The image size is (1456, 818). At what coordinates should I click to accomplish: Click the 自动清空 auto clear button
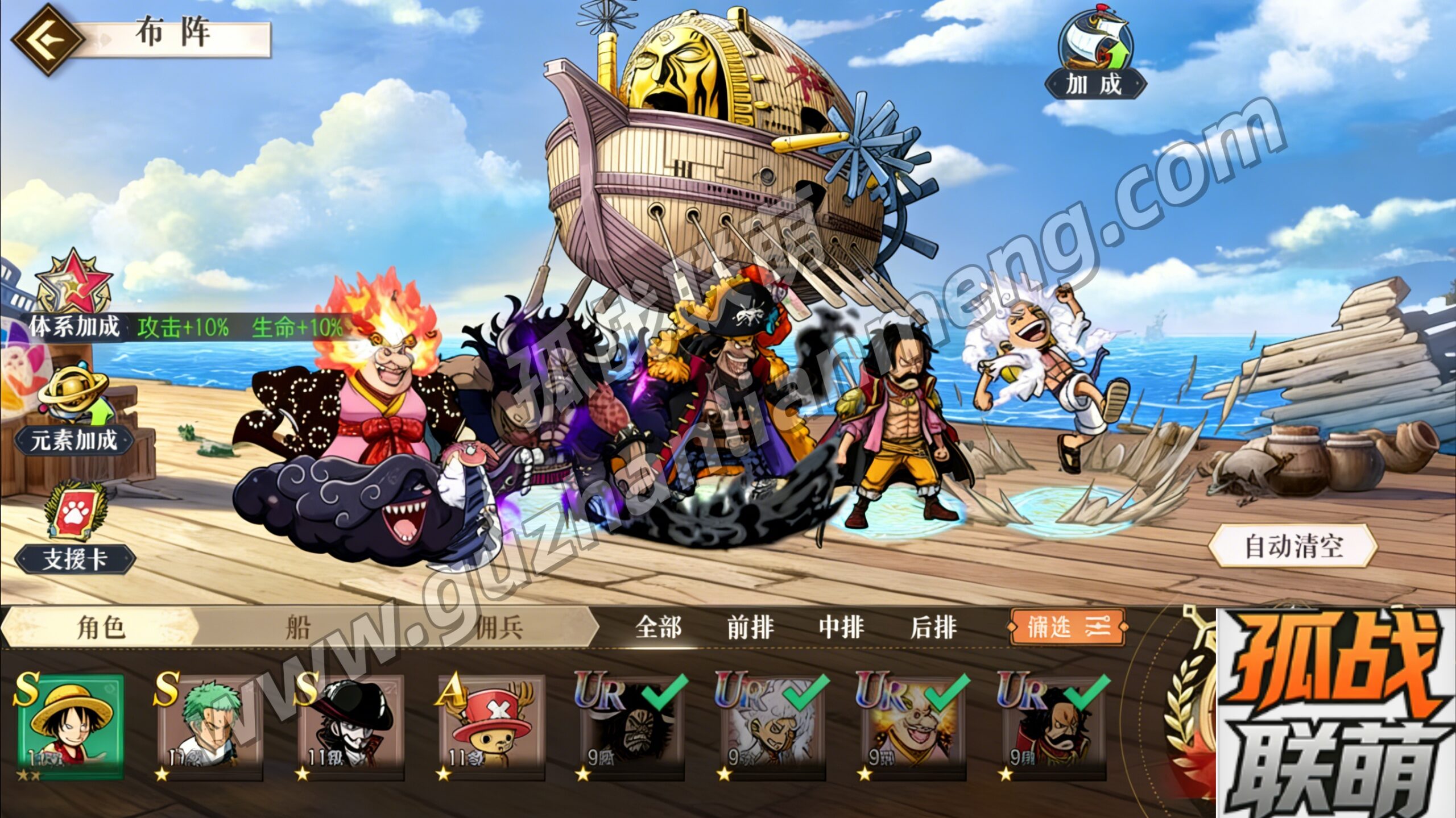click(x=1293, y=546)
